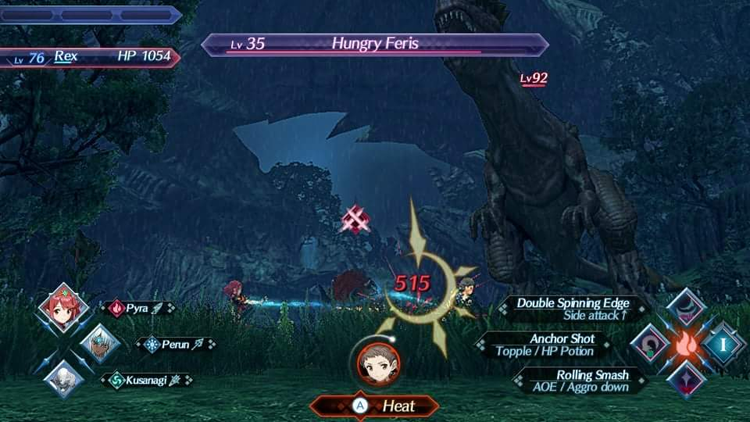Screen dimensions: 750x422
Task: Use the hook-shaped Anchor Shot icon
Action: pos(649,344)
